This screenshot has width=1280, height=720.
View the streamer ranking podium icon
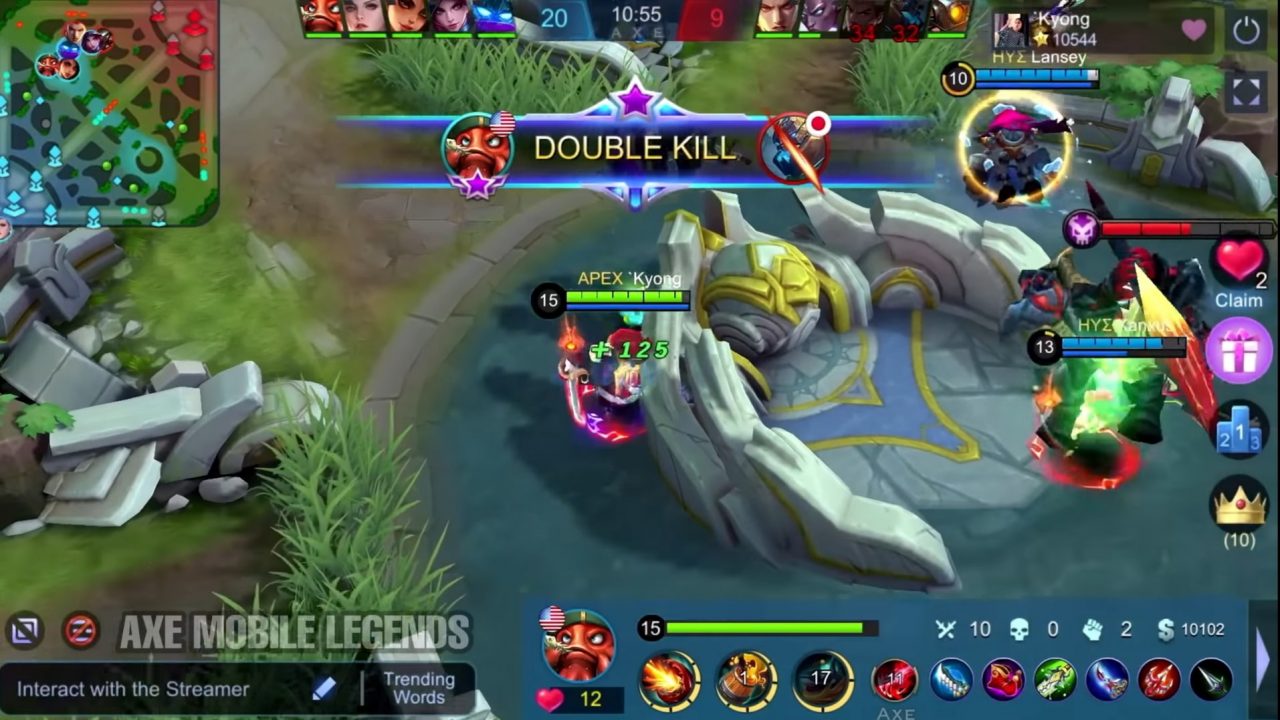pos(1239,432)
